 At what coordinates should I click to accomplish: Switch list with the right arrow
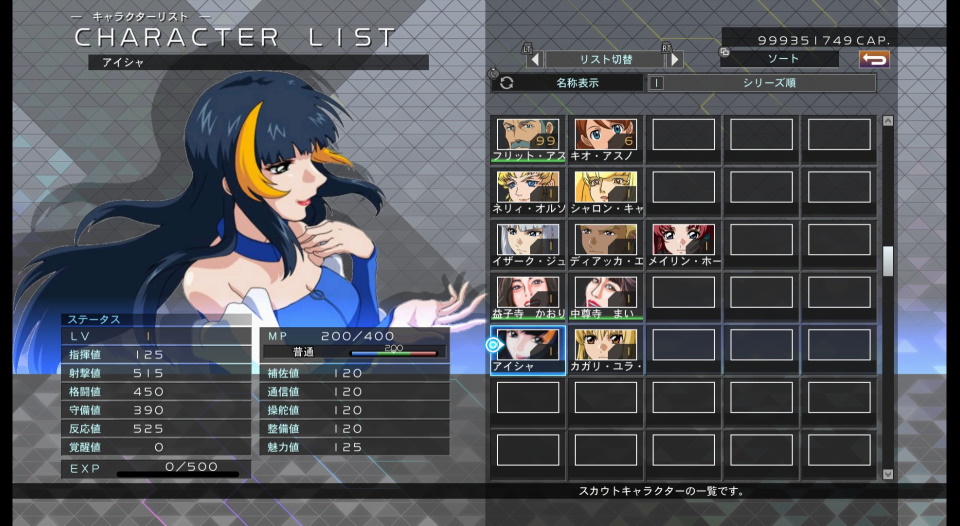point(675,60)
